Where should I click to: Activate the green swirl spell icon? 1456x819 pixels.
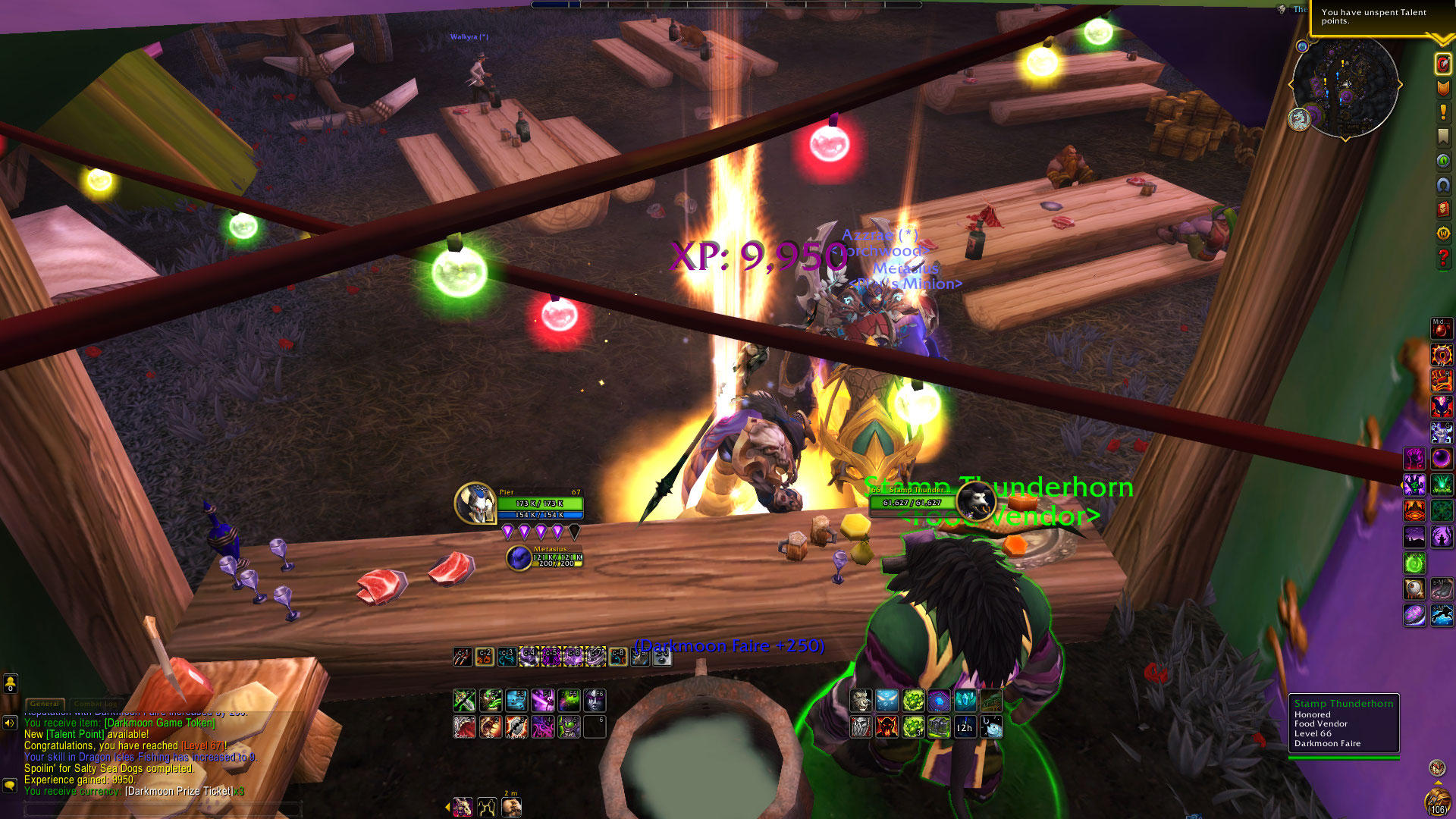[1414, 563]
